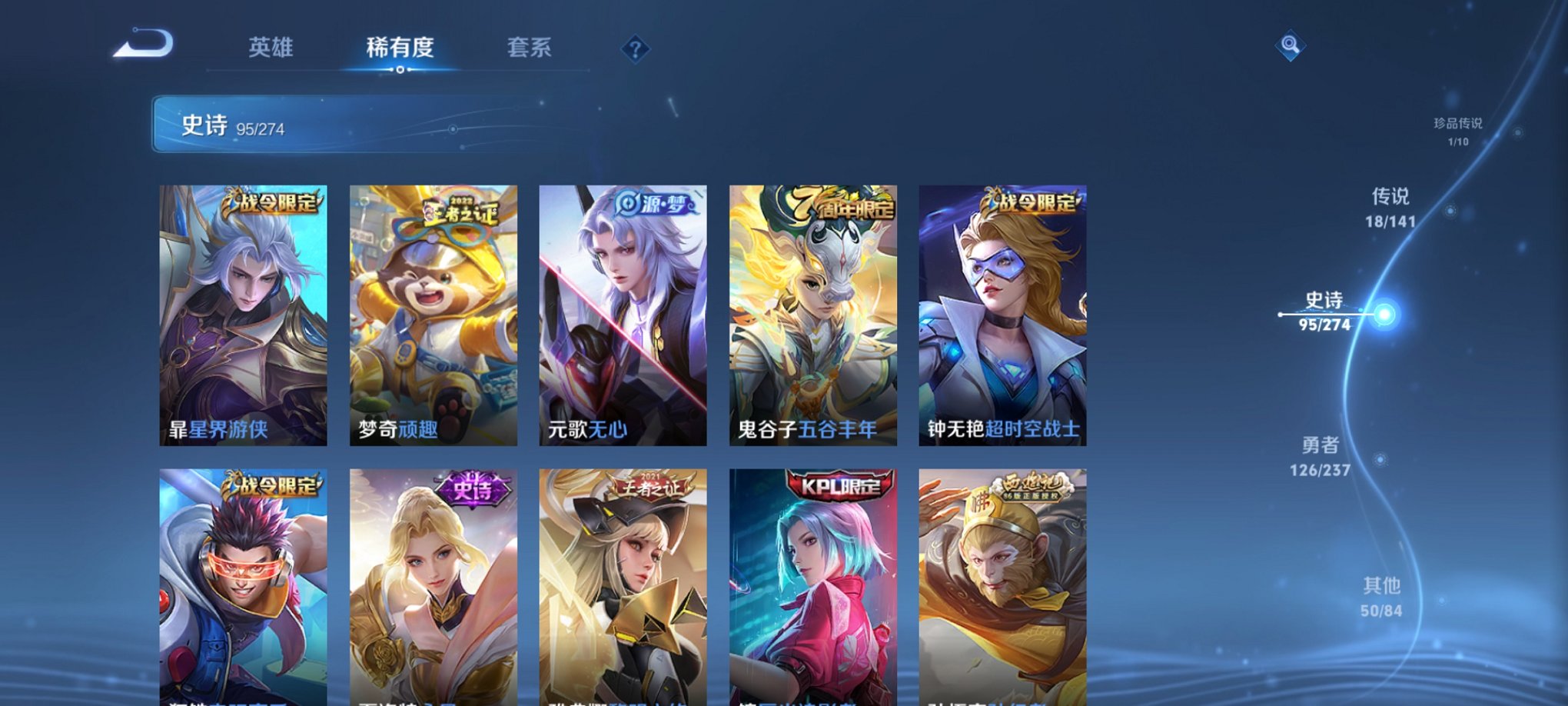Screen dimensions: 1568x706
Task: Open the help question mark icon
Action: click(634, 49)
